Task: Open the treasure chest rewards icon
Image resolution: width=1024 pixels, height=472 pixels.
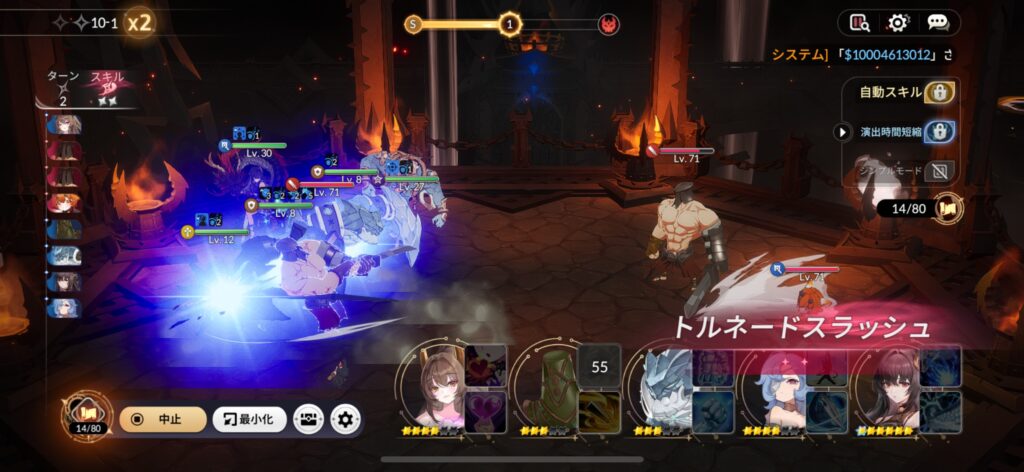Action: click(x=308, y=419)
